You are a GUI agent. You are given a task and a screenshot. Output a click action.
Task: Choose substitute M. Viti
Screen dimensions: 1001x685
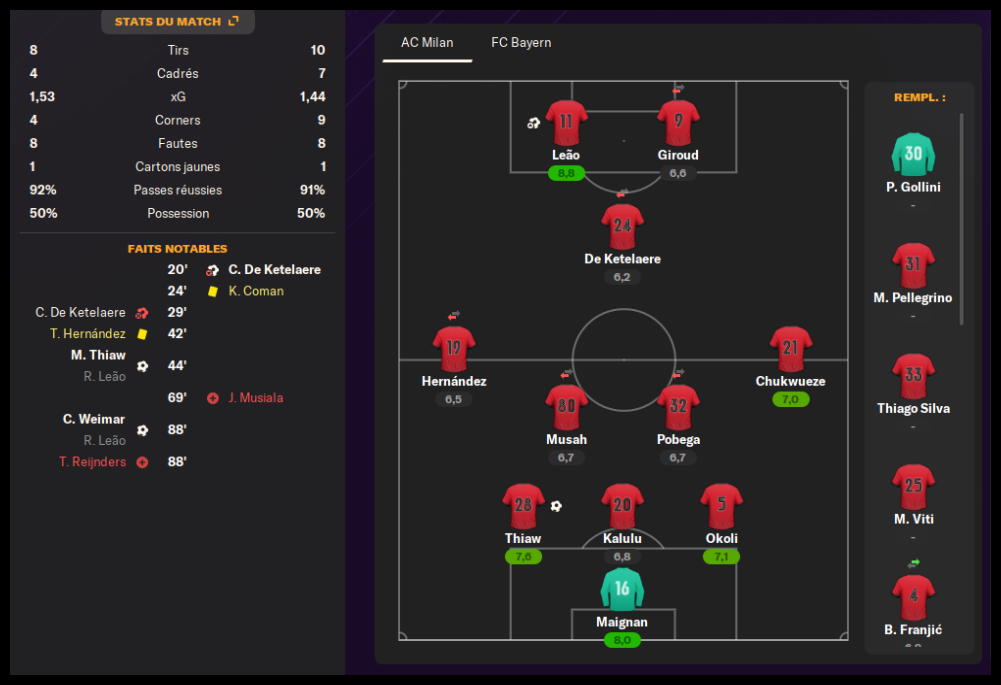pos(913,489)
